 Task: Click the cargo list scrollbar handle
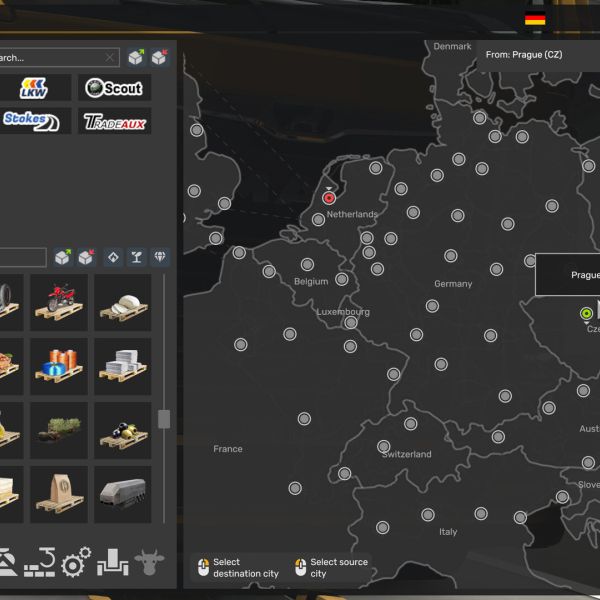[x=164, y=419]
